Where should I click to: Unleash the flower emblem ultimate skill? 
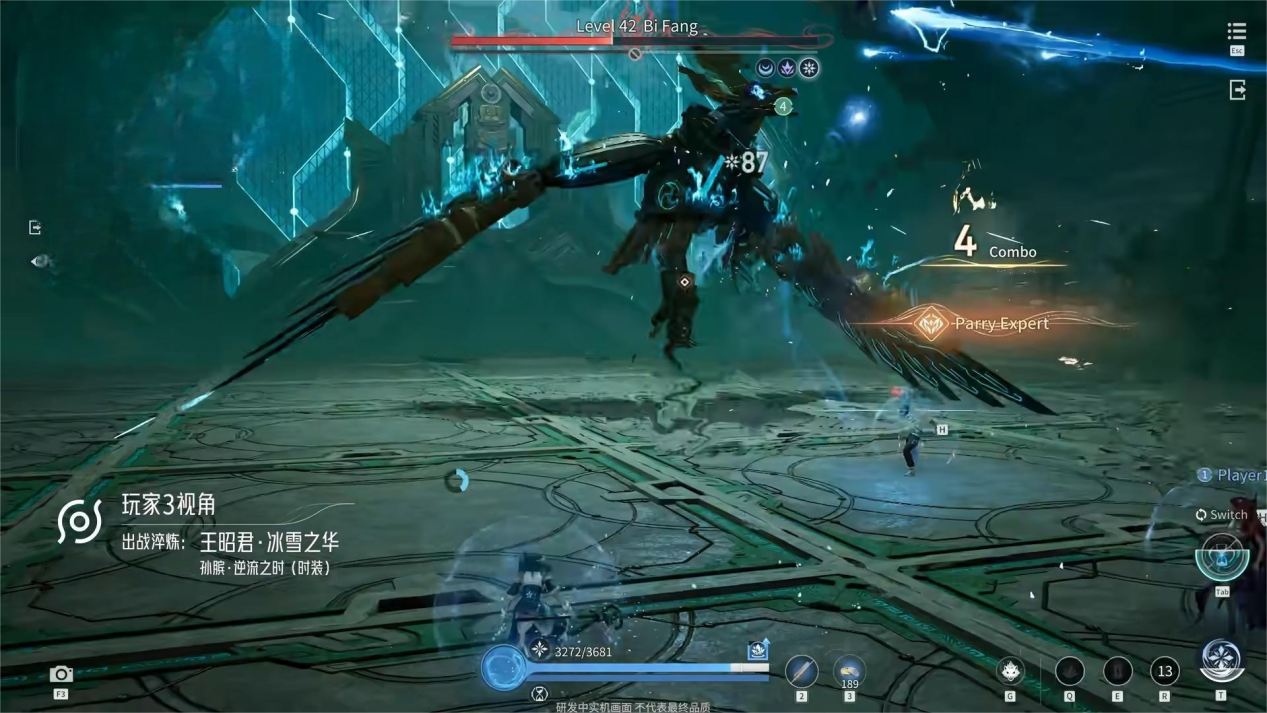1221,660
